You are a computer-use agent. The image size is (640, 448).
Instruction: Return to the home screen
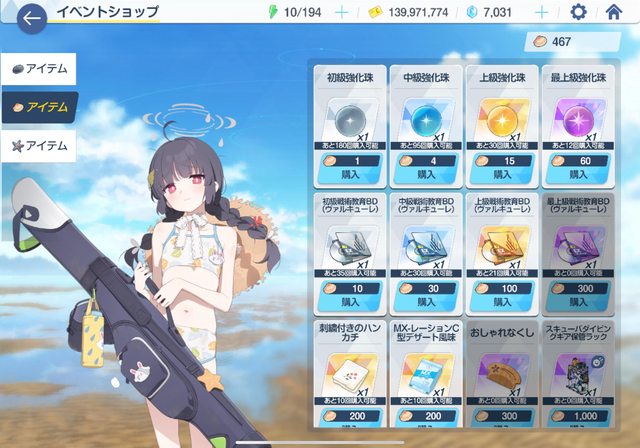coord(614,13)
